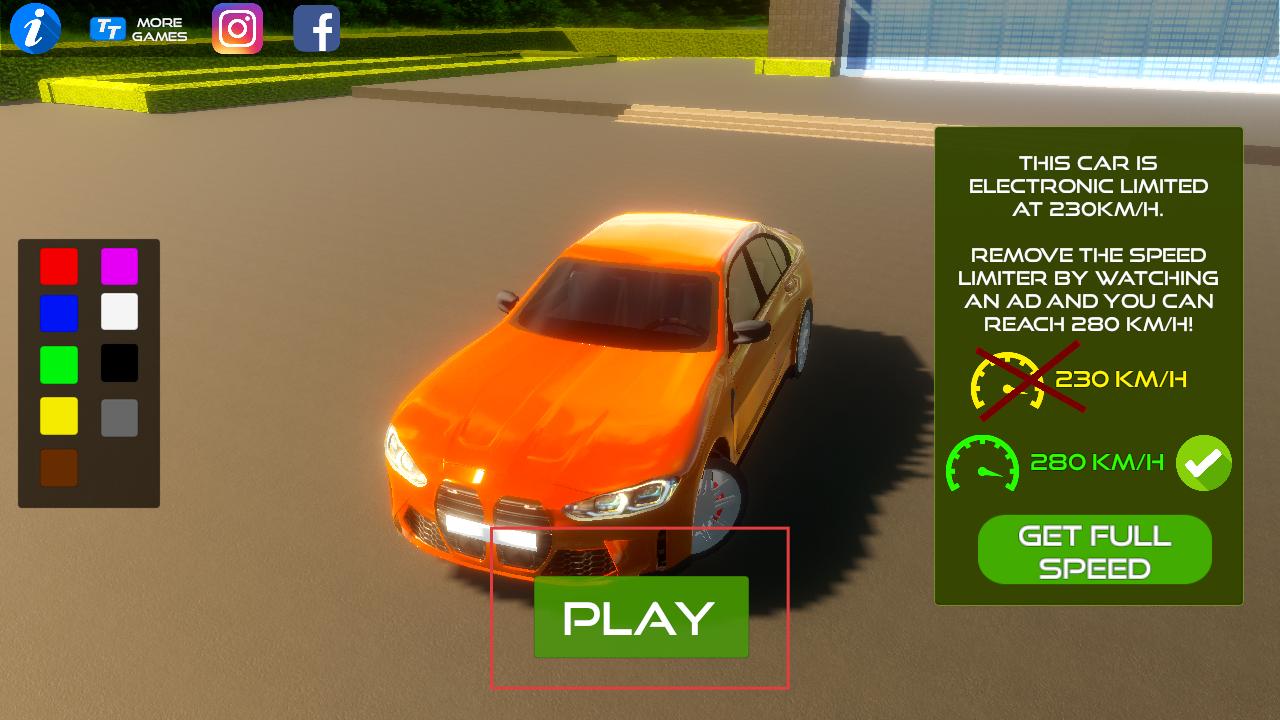This screenshot has width=1280, height=720.
Task: Pick the gray car color
Action: click(119, 417)
